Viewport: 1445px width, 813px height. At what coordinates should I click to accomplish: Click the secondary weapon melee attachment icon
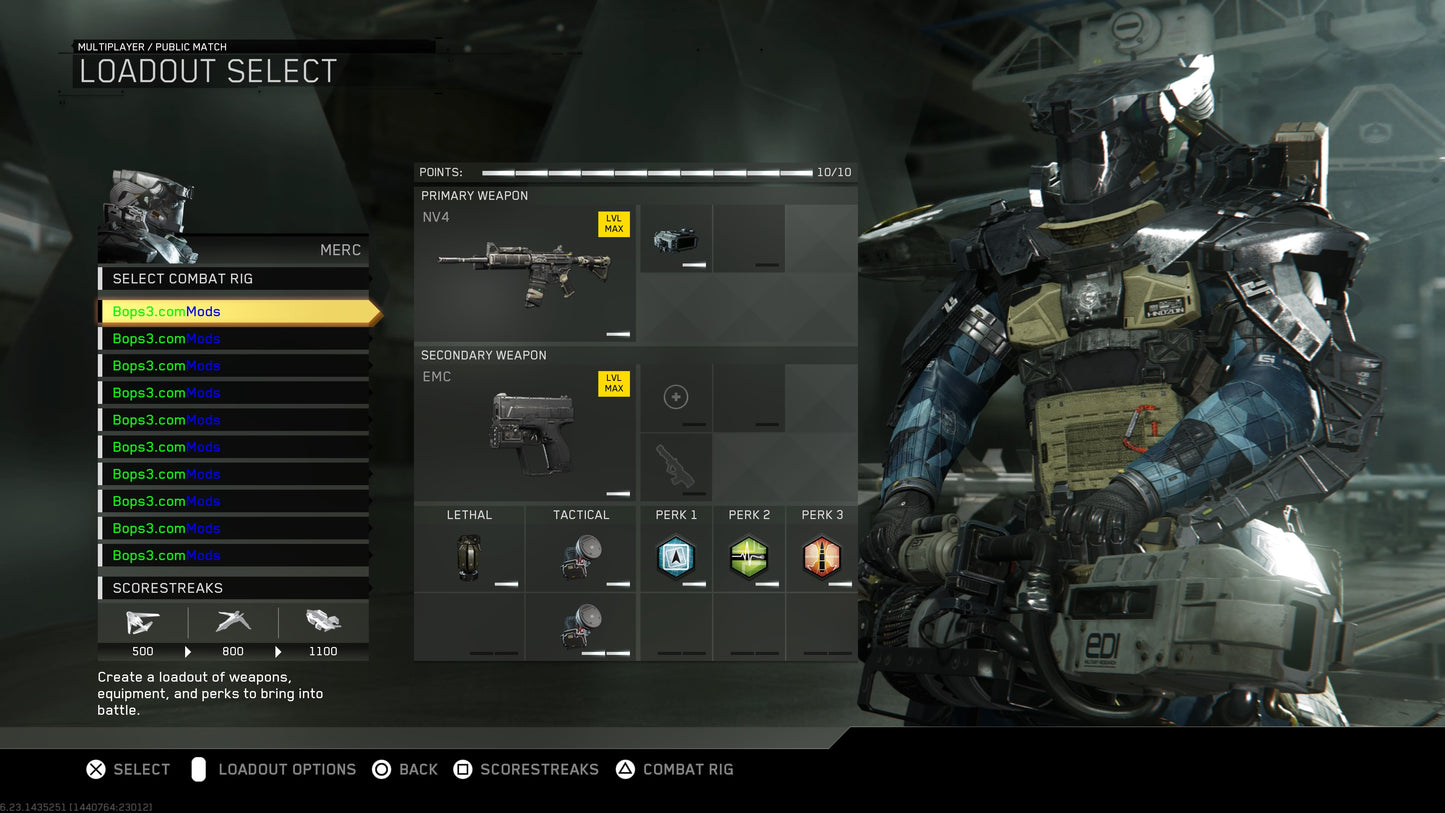tap(676, 467)
